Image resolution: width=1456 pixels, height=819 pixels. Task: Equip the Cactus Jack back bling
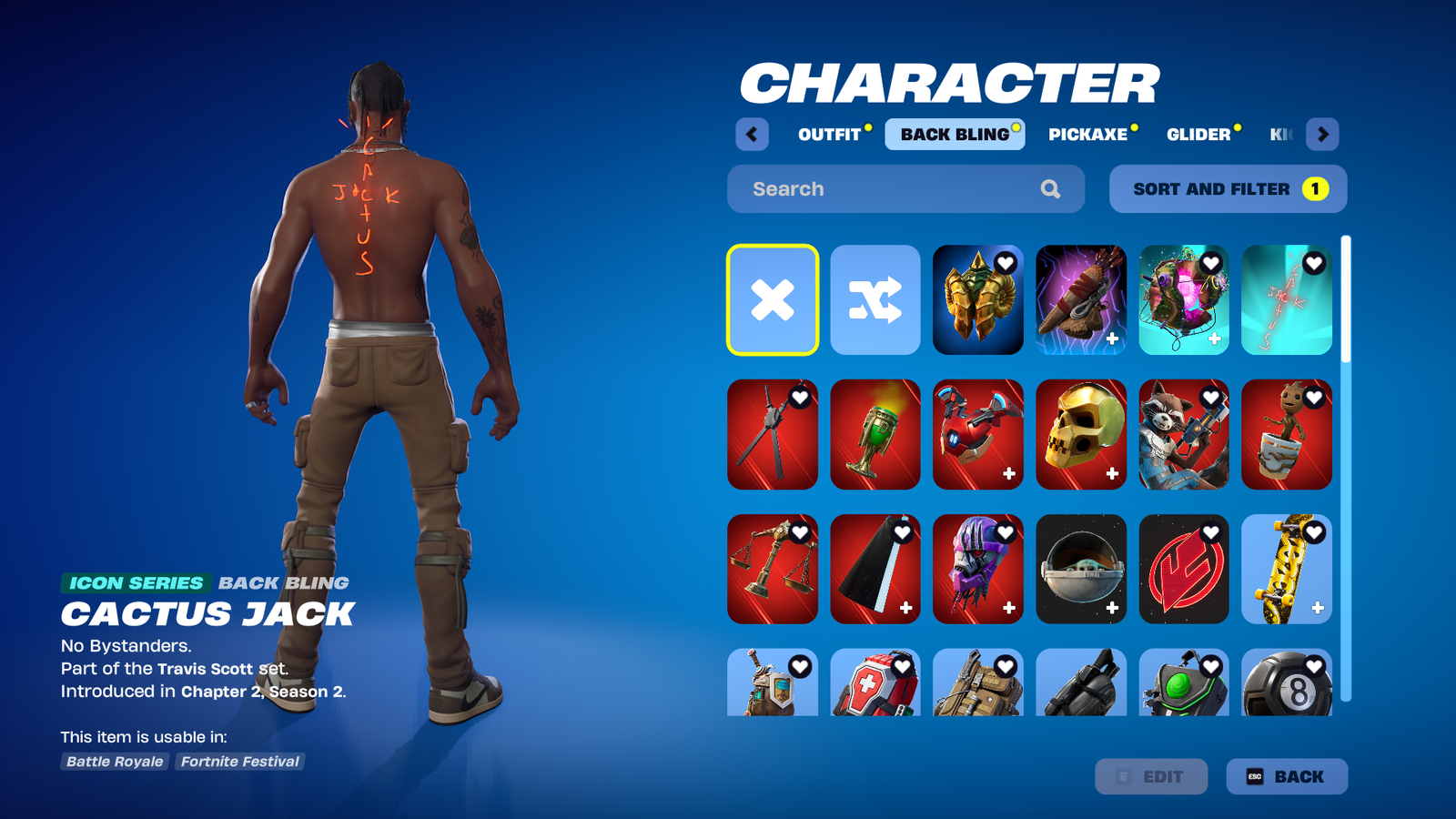1286,300
